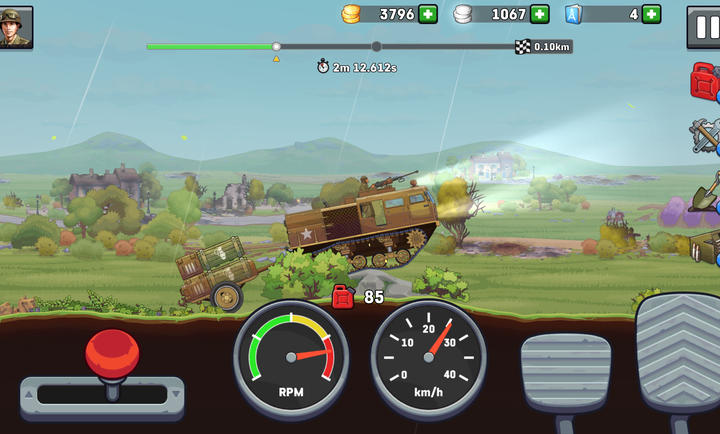
Task: Get more blue badge tokens
Action: coord(651,14)
